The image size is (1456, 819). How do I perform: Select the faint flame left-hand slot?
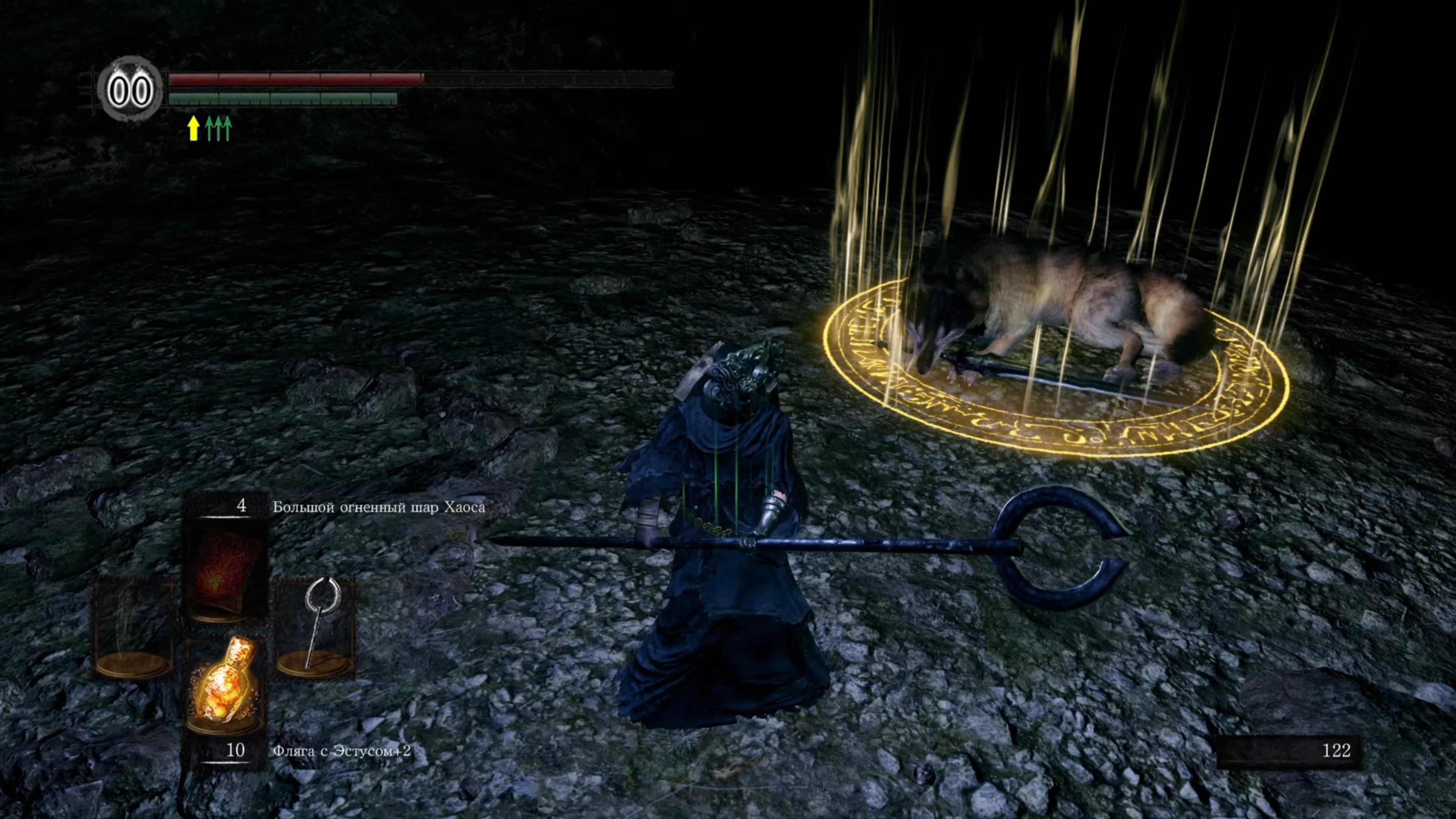click(133, 628)
